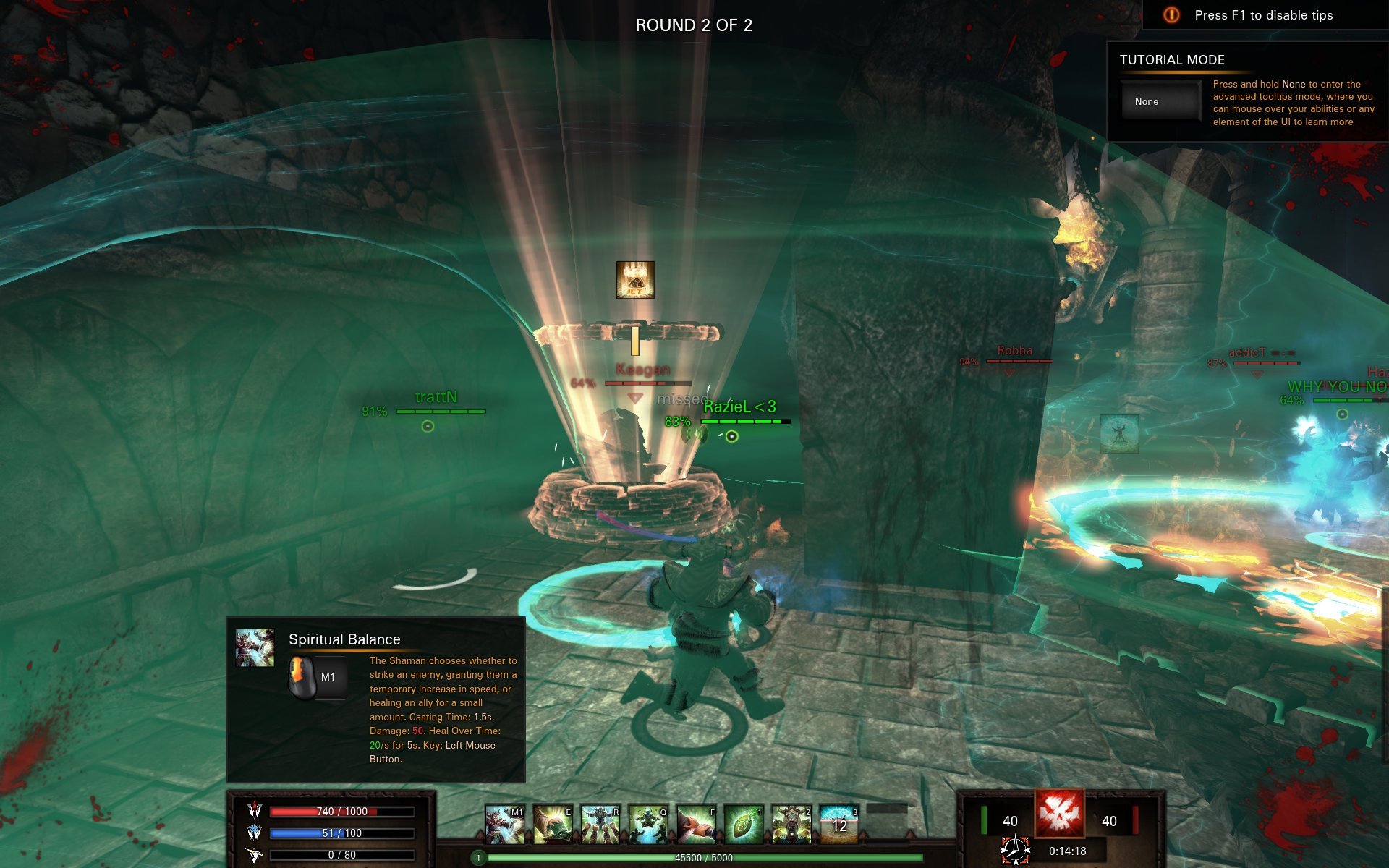This screenshot has height=868, width=1389.
Task: Click the match clock icon beside the timer
Action: (x=1015, y=851)
